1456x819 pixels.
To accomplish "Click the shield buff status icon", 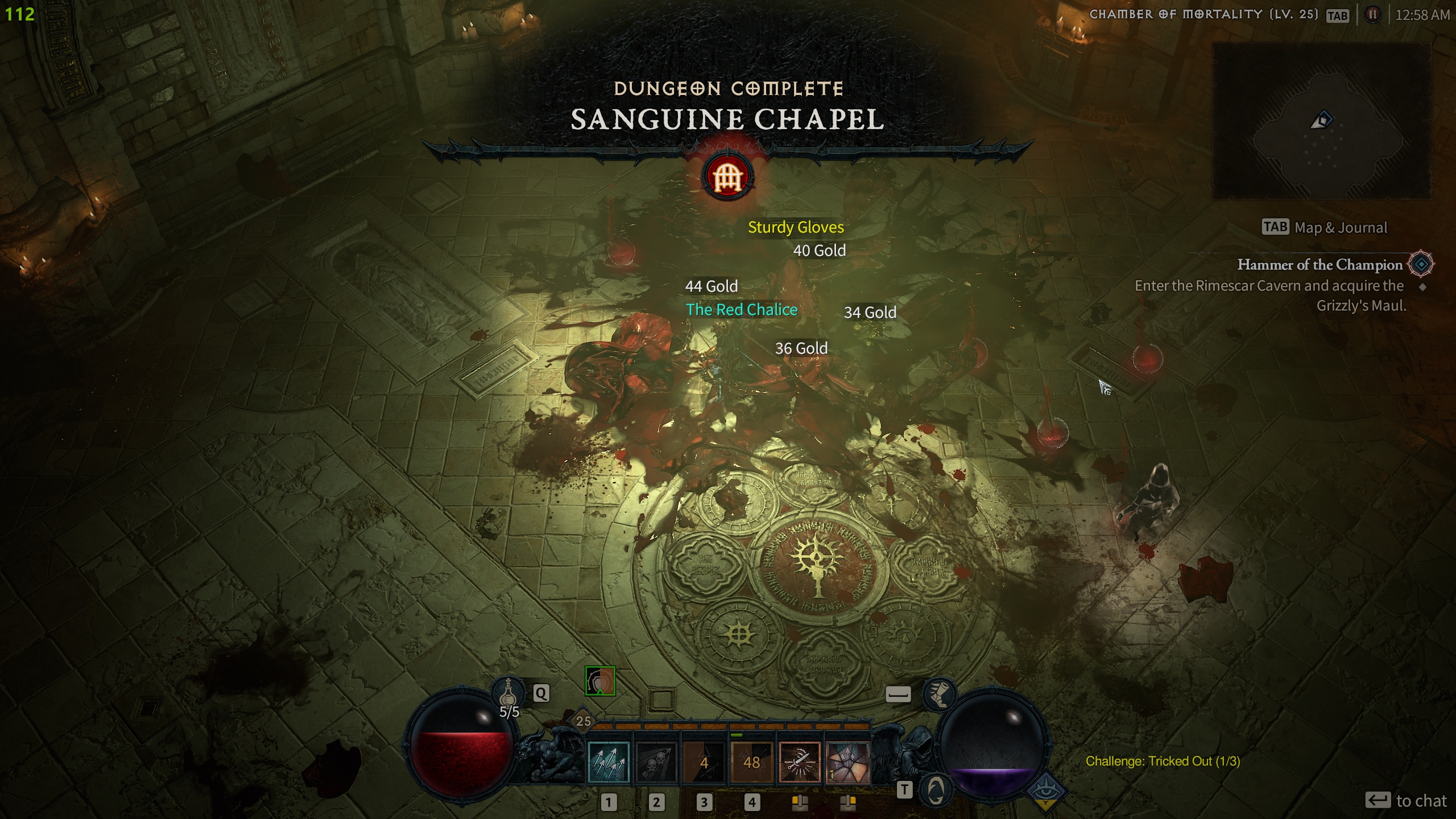I will coord(600,681).
